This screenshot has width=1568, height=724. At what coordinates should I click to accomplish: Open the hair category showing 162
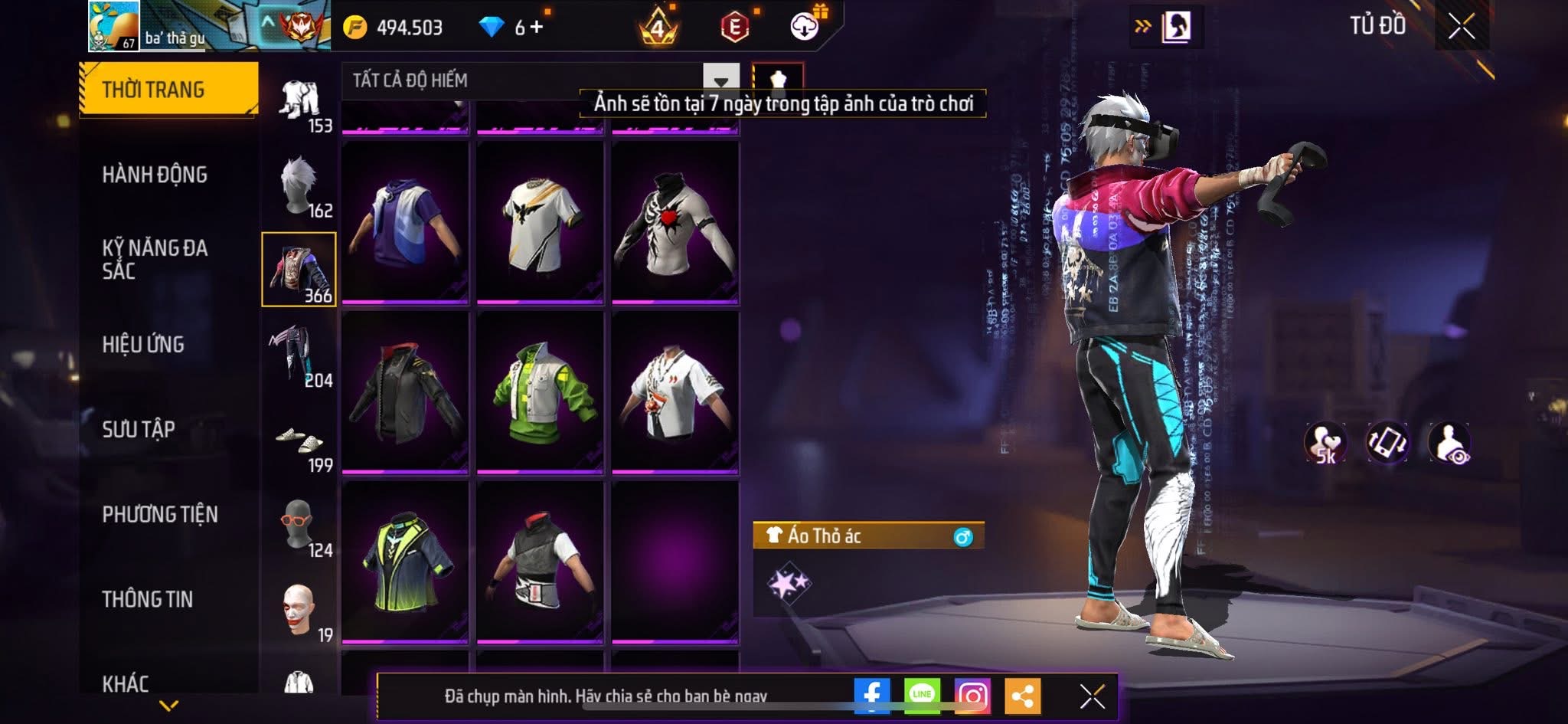(x=299, y=188)
